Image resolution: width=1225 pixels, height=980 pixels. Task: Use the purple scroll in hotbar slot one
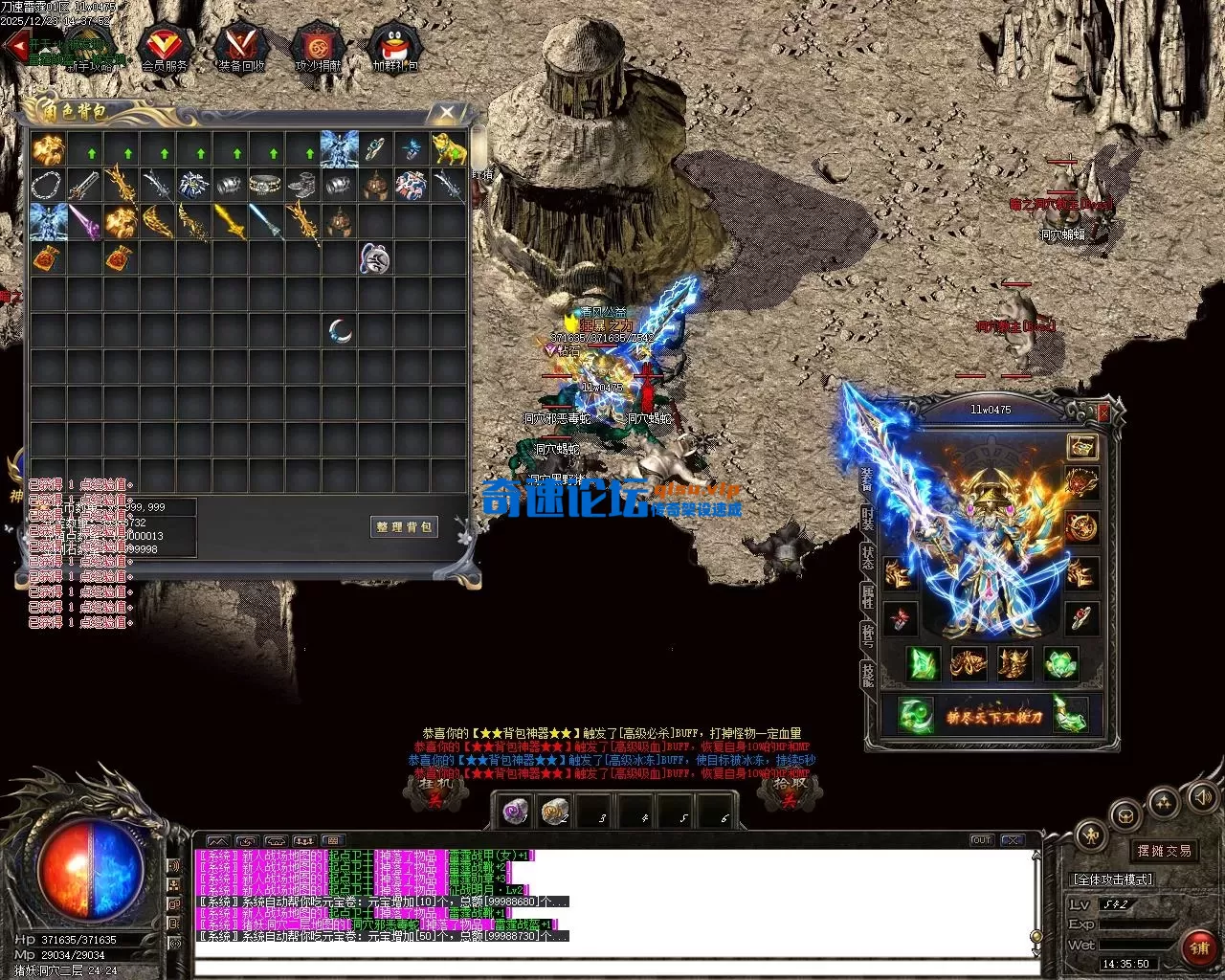point(517,812)
